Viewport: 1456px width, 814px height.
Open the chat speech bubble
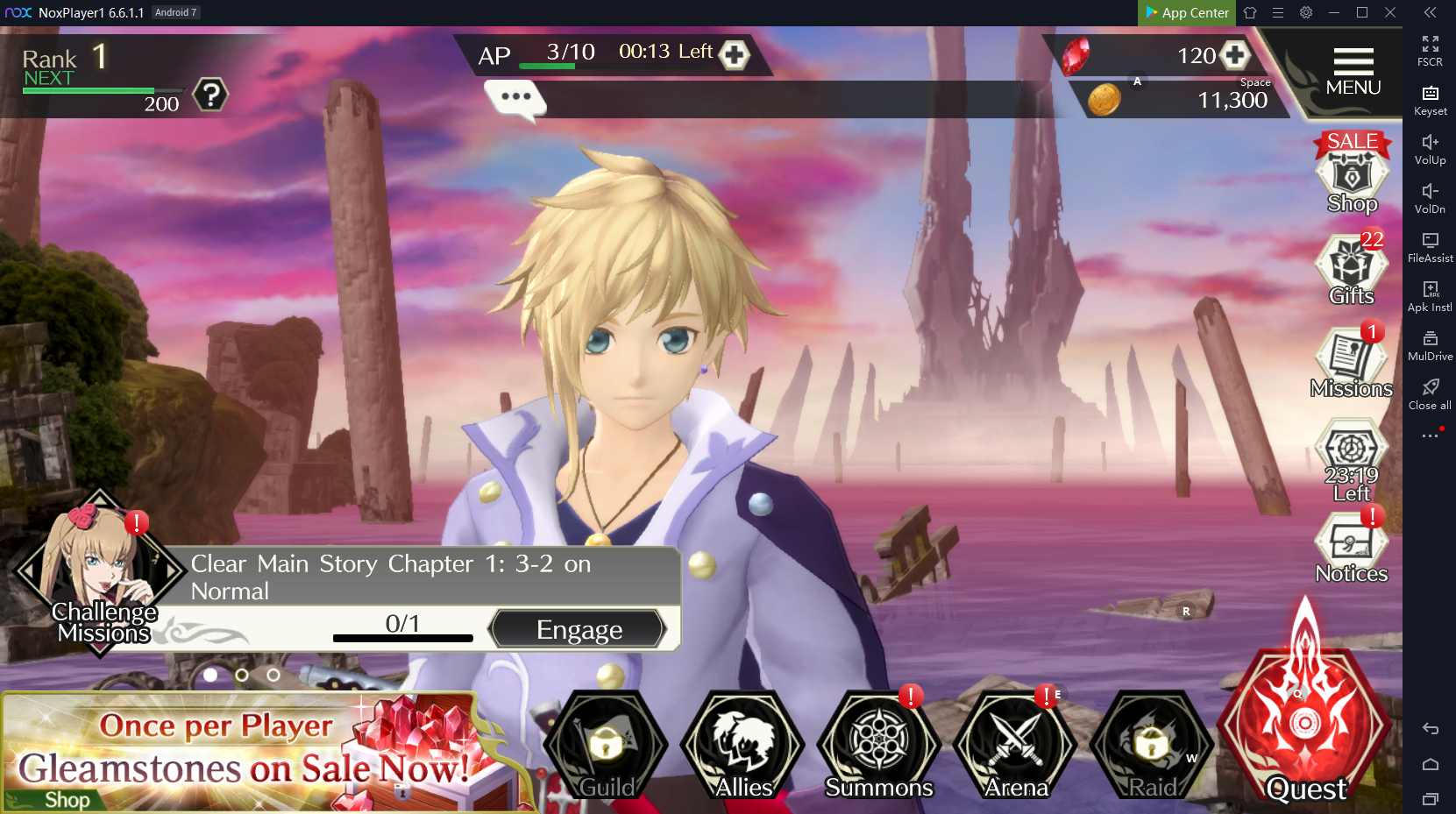[515, 98]
